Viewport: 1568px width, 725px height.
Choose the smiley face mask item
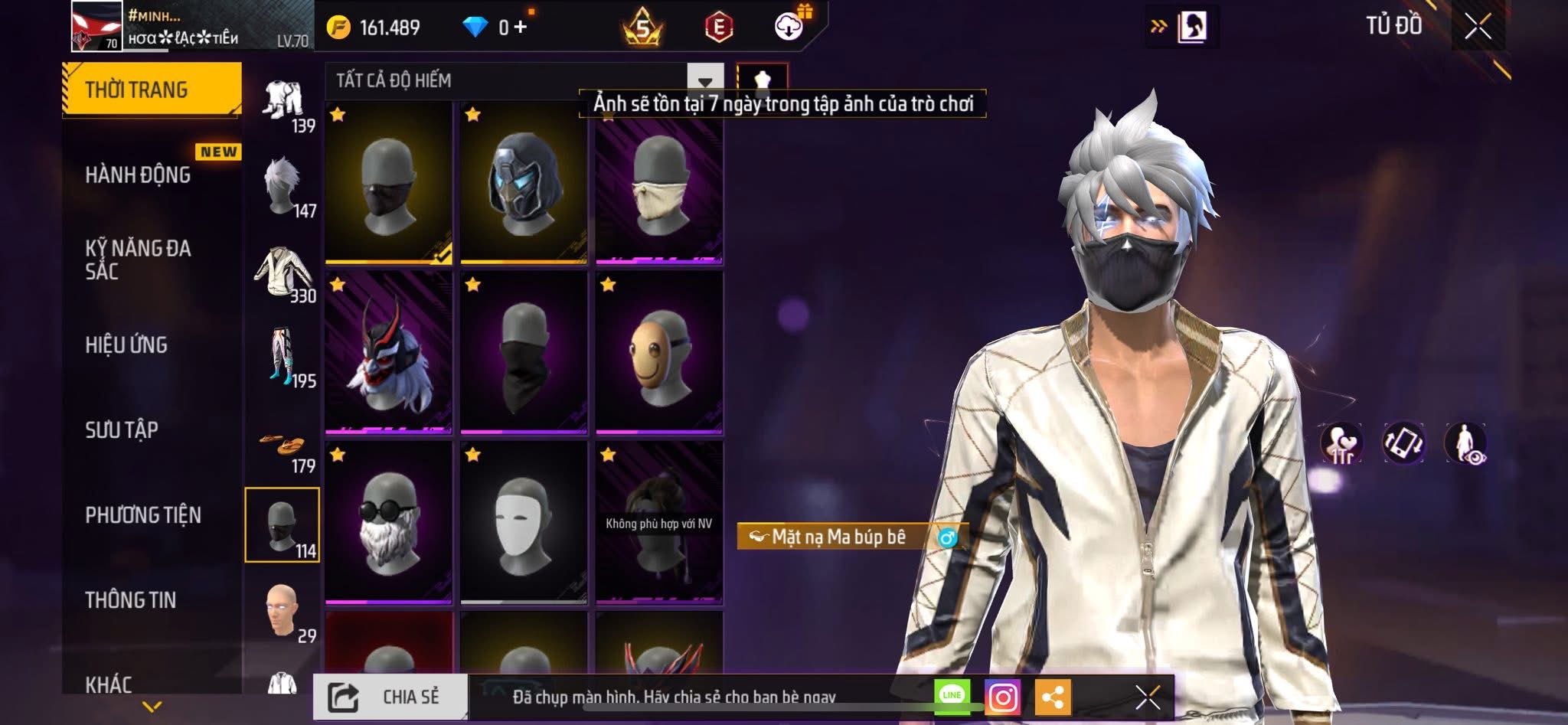(658, 352)
